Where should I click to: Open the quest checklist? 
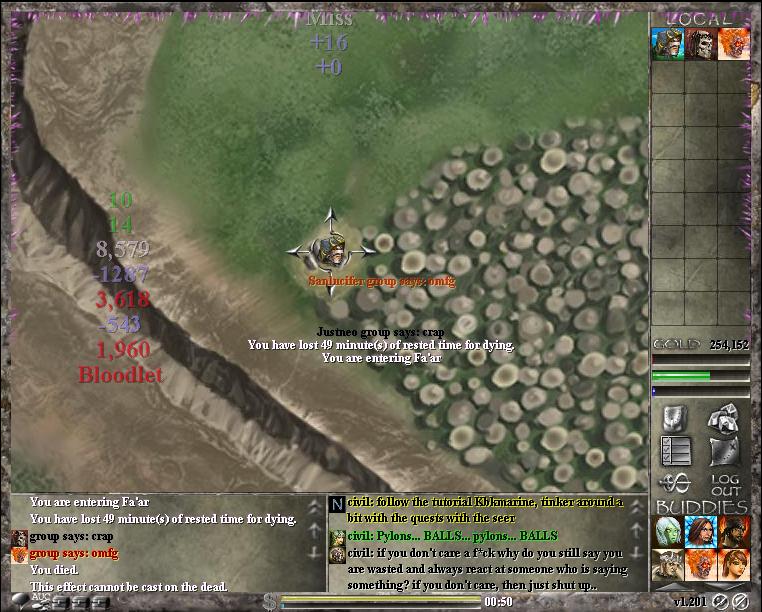click(x=673, y=451)
